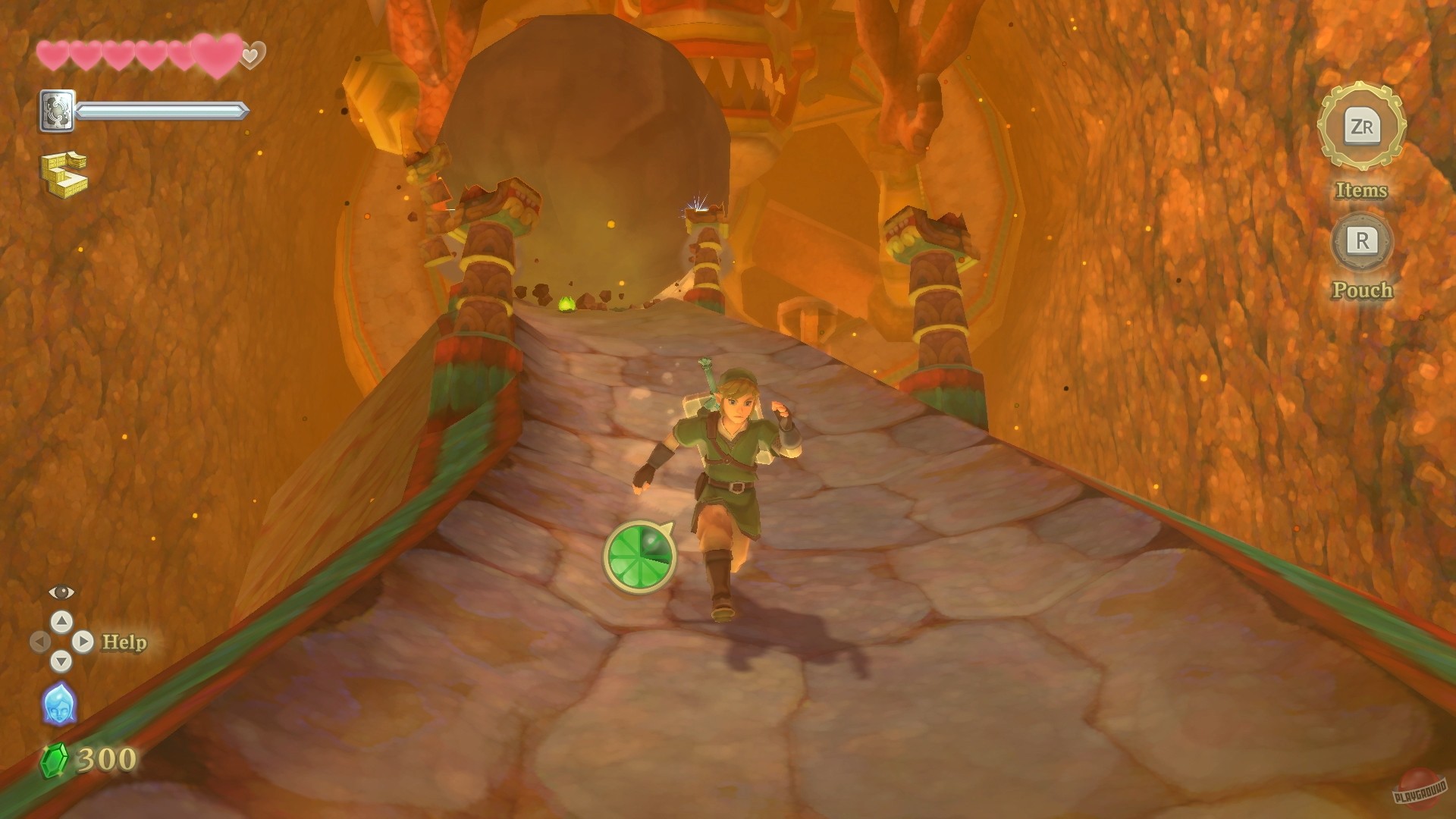Click the Pouch label
The height and width of the screenshot is (819, 1456).
click(1361, 290)
